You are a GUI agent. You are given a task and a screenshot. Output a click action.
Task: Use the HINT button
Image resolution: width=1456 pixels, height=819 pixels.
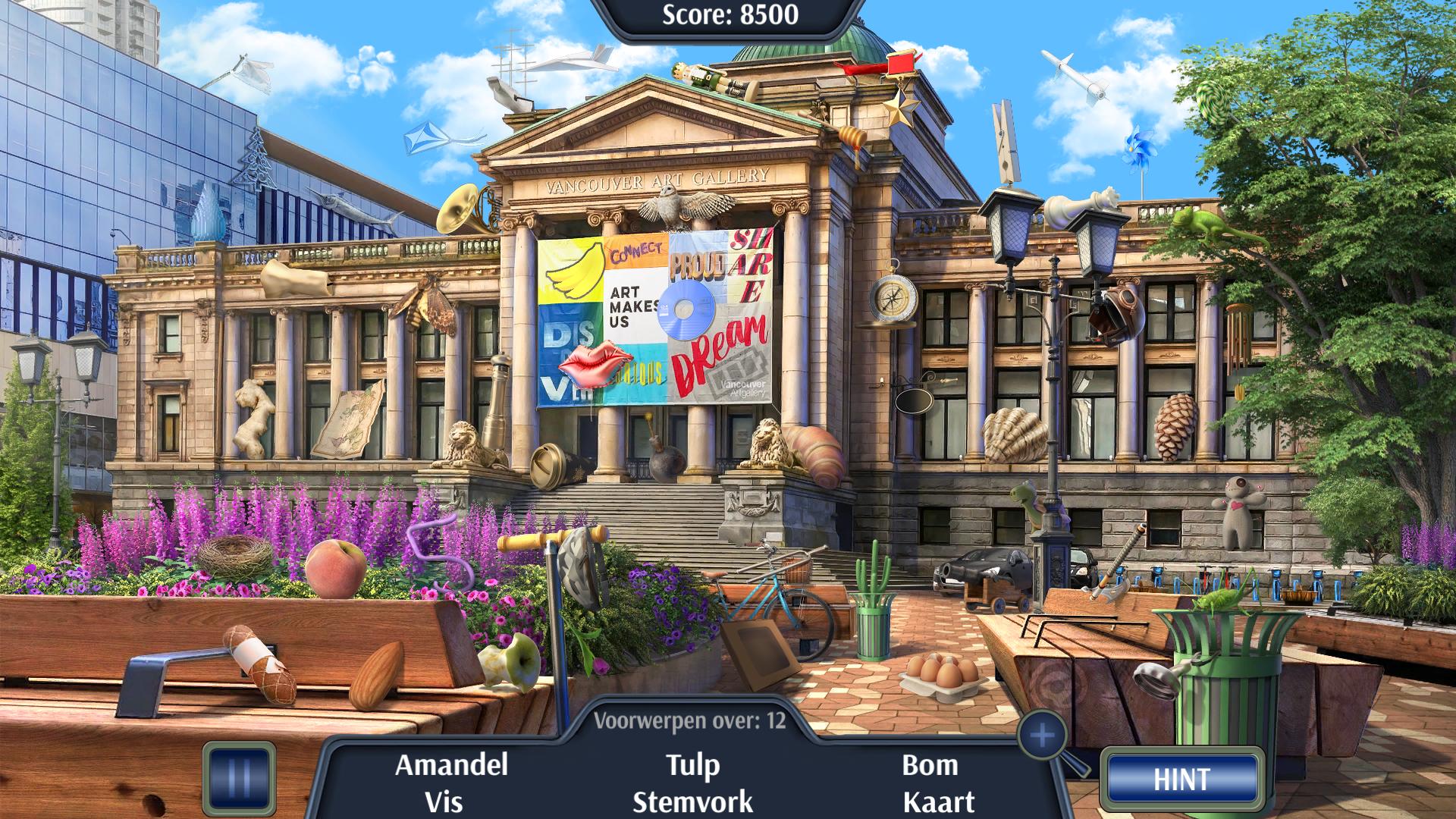1181,780
